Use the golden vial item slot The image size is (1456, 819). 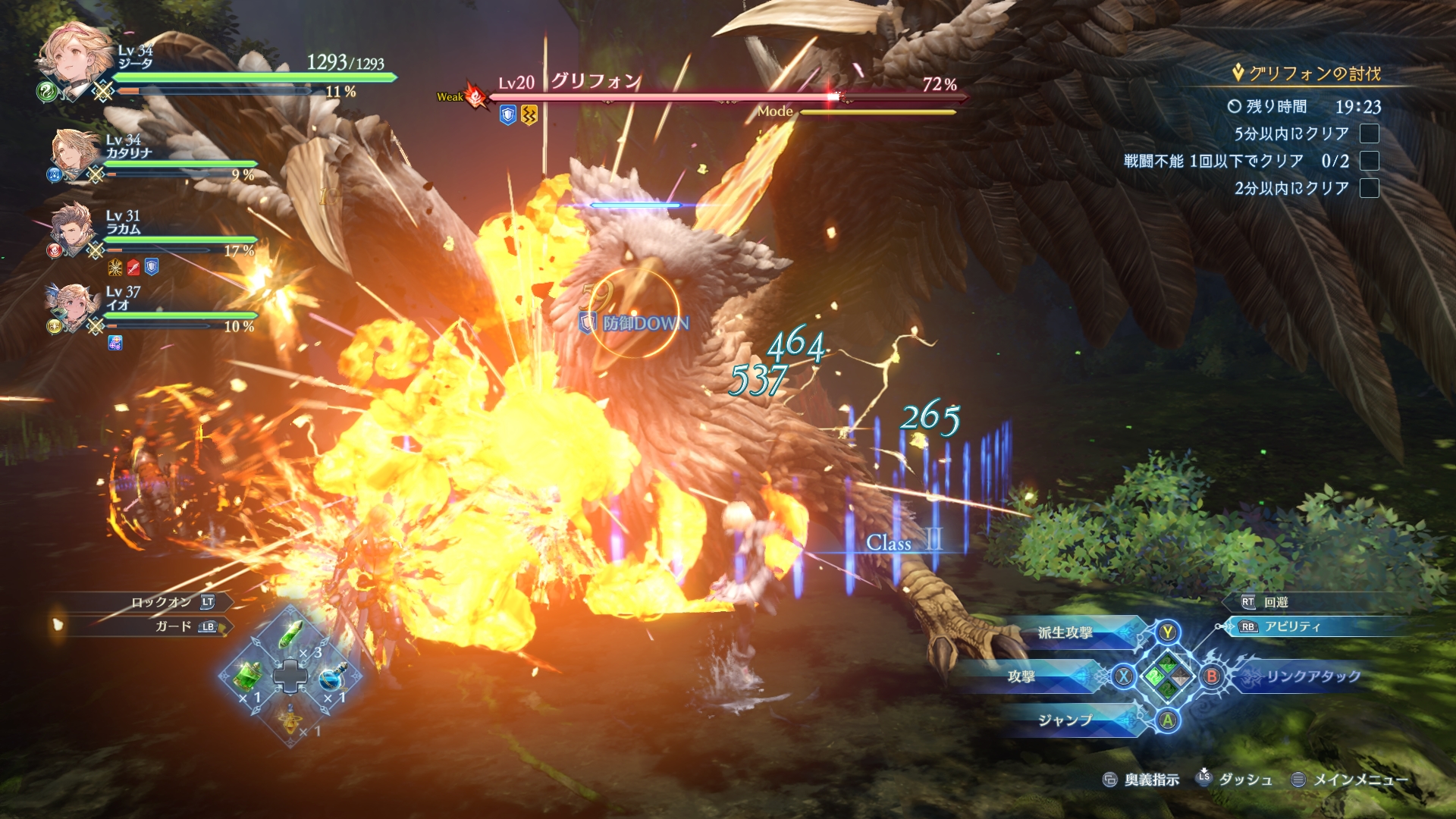290,718
